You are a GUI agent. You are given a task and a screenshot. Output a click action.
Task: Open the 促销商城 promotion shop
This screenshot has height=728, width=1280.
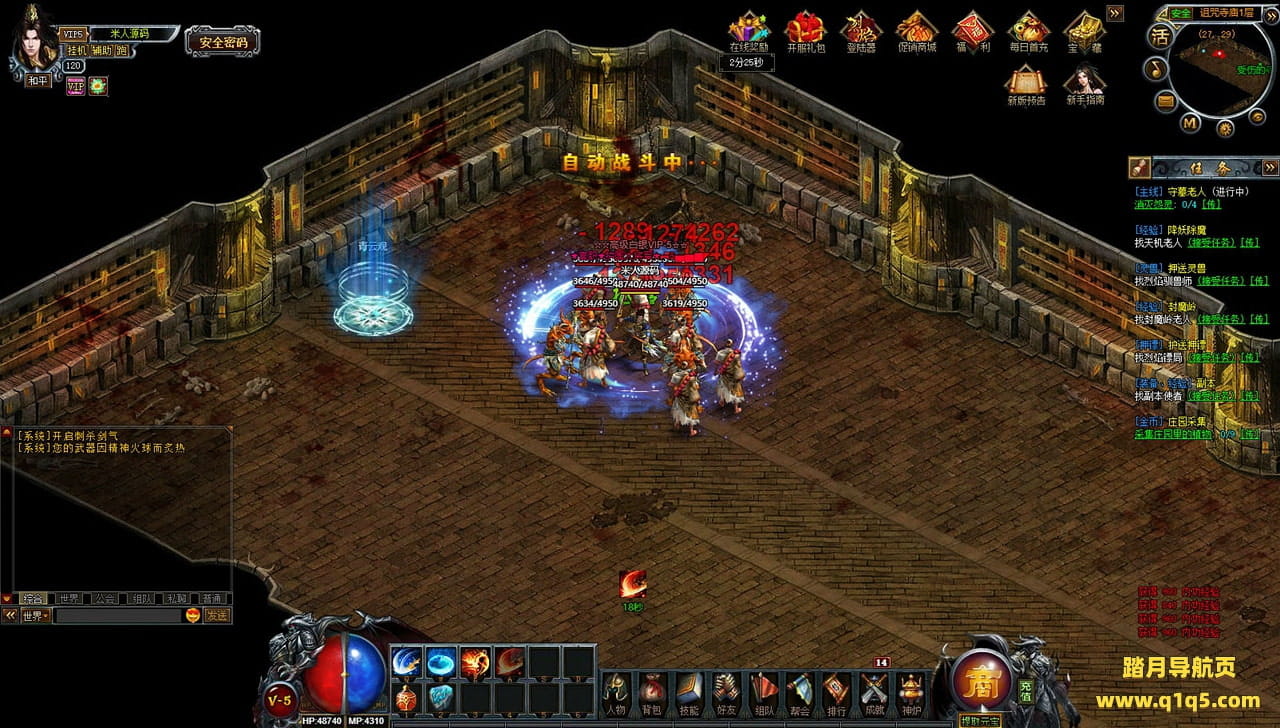click(916, 31)
